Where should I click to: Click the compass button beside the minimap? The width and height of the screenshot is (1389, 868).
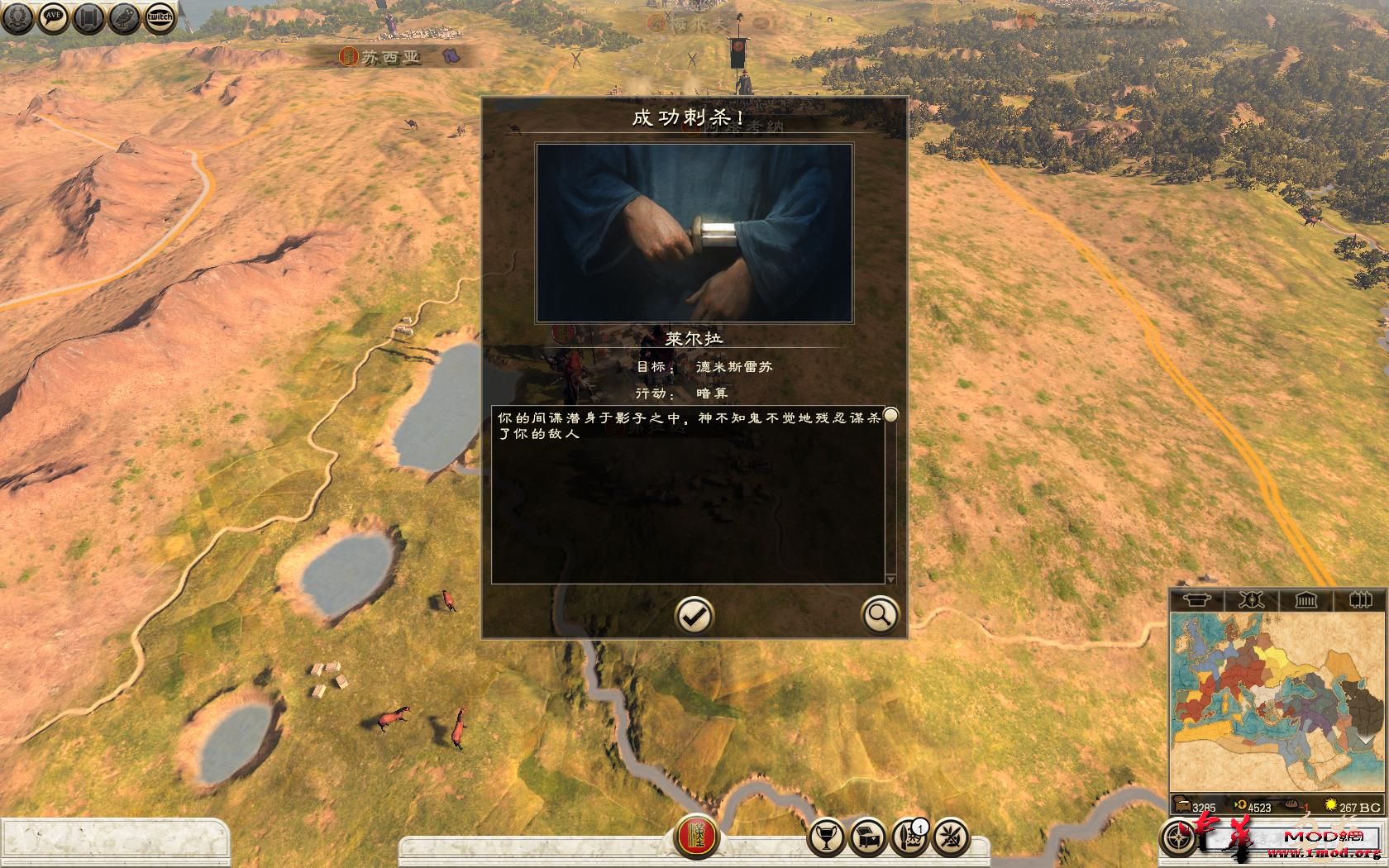coord(1178,838)
